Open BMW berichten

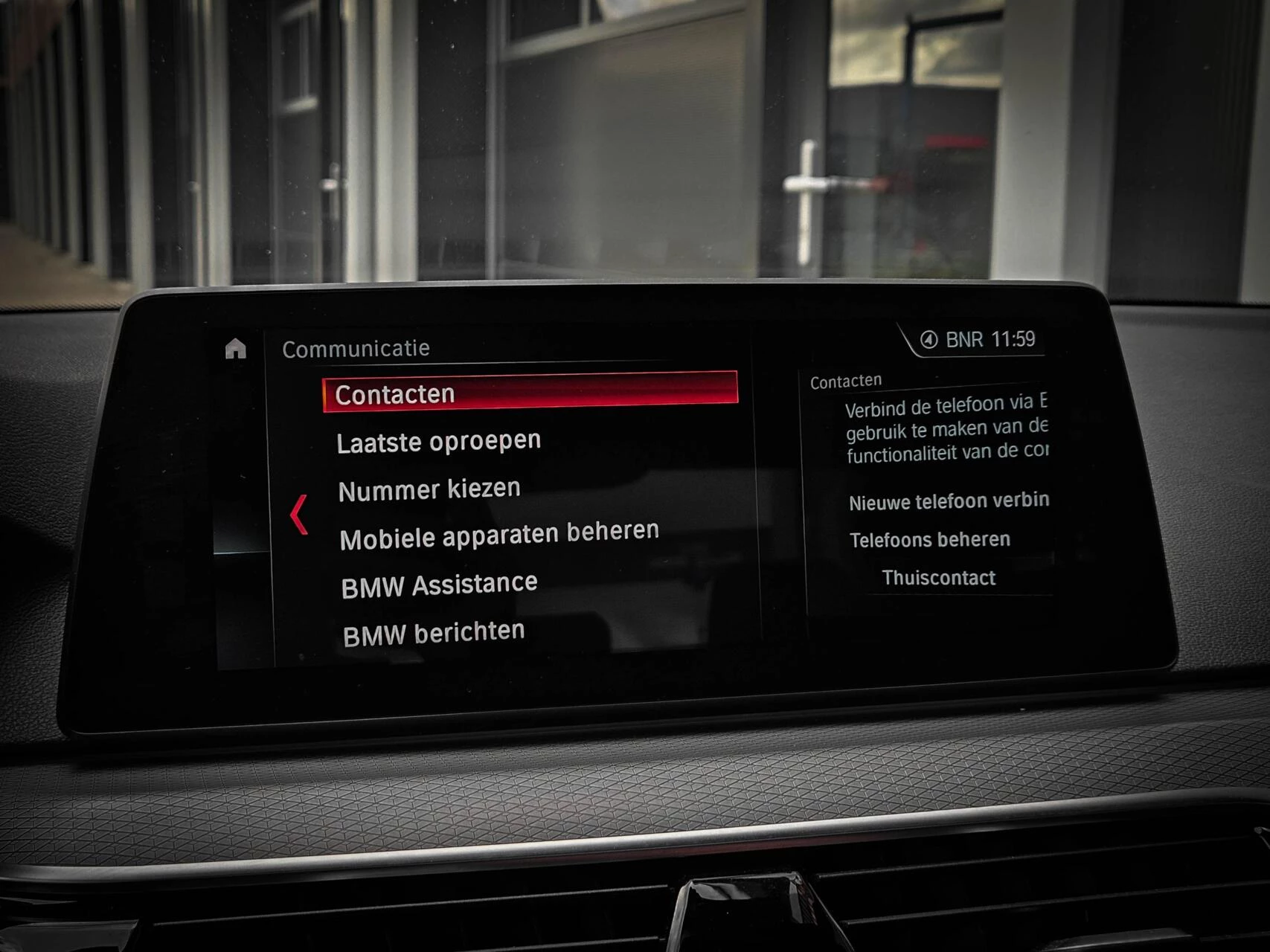434,634
